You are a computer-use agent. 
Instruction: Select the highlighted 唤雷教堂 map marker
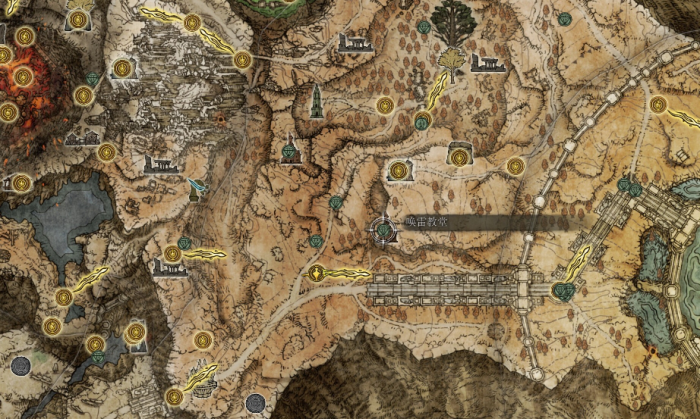tap(383, 231)
